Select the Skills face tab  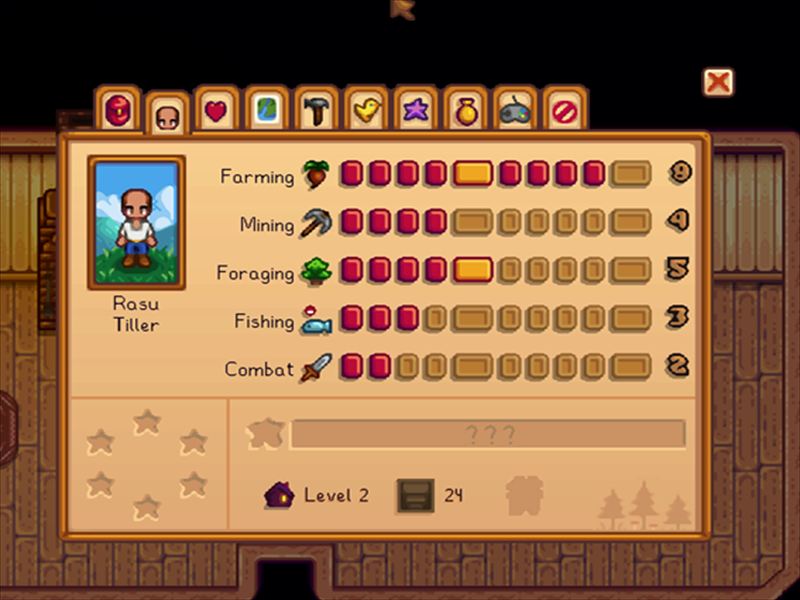click(167, 117)
